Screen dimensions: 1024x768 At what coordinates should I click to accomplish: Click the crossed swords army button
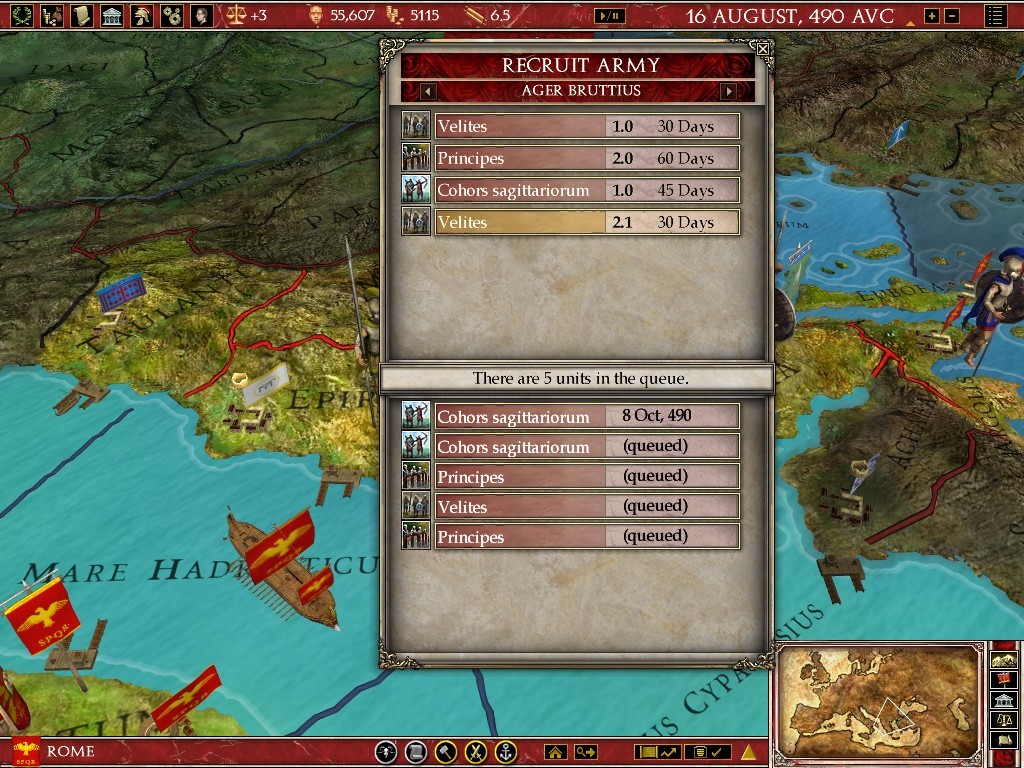tap(477, 752)
